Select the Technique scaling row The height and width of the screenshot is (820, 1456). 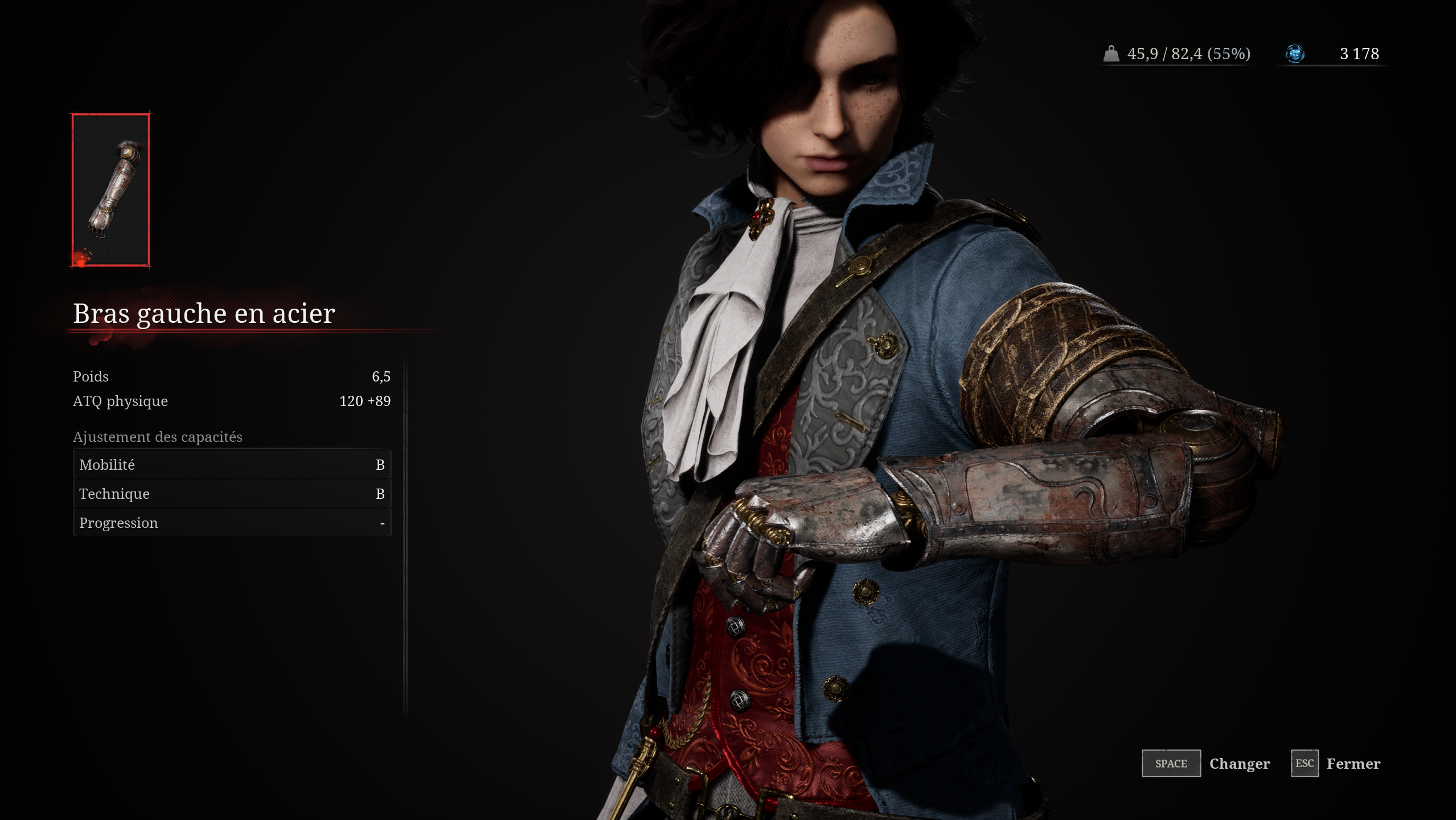click(232, 494)
